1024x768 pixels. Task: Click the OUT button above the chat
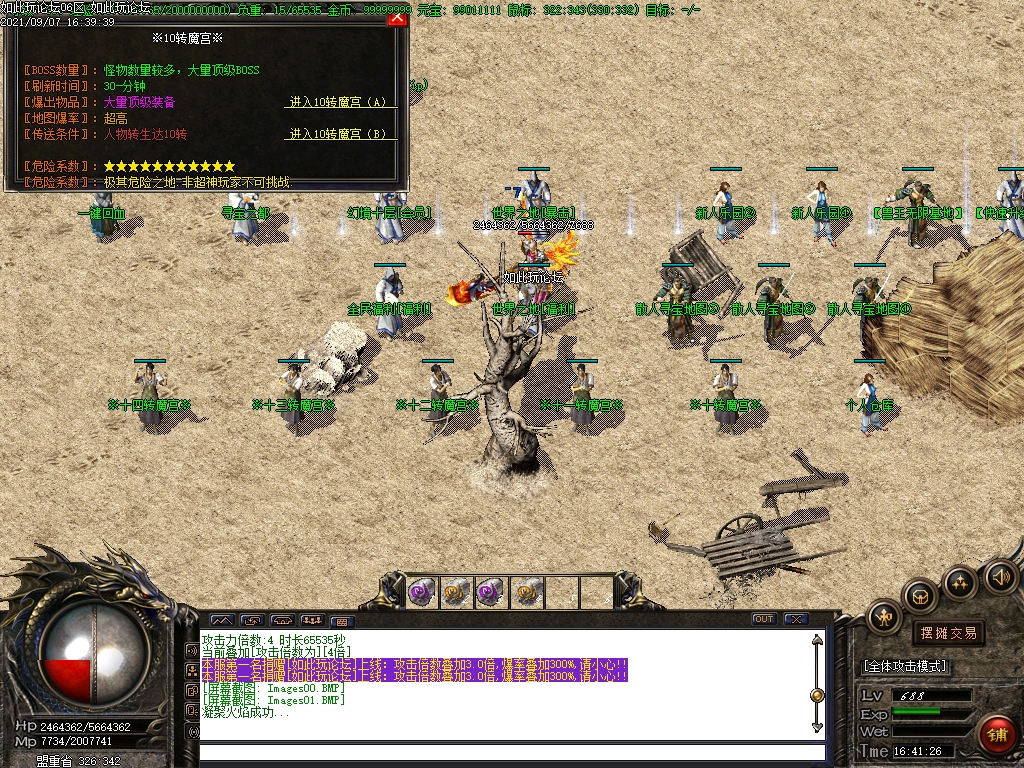764,619
